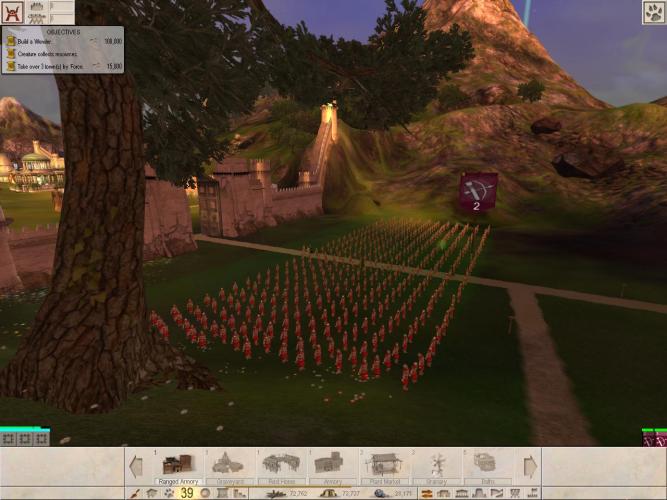This screenshot has height=500, width=667.
Task: Select the archer platoon banner
Action: (477, 192)
